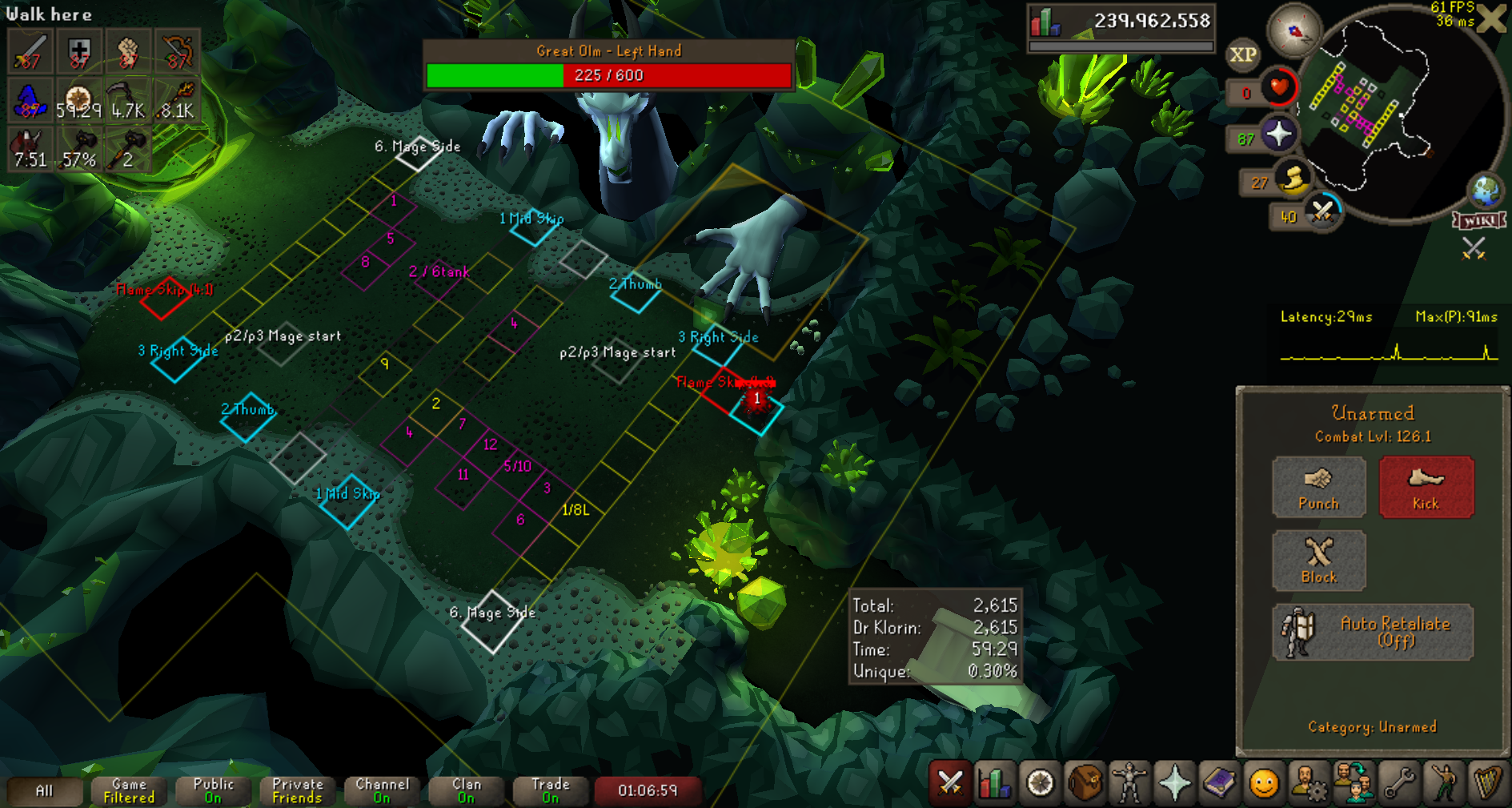Use the special attack orb
This screenshot has width=1512, height=808.
point(1322,212)
